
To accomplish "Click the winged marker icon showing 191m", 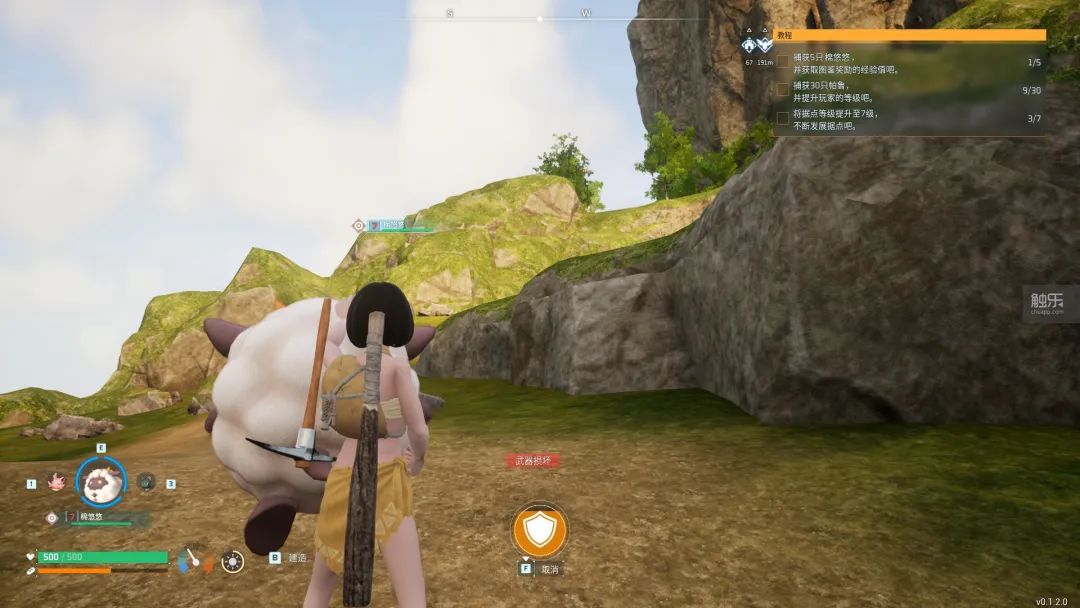I will pyautogui.click(x=765, y=45).
